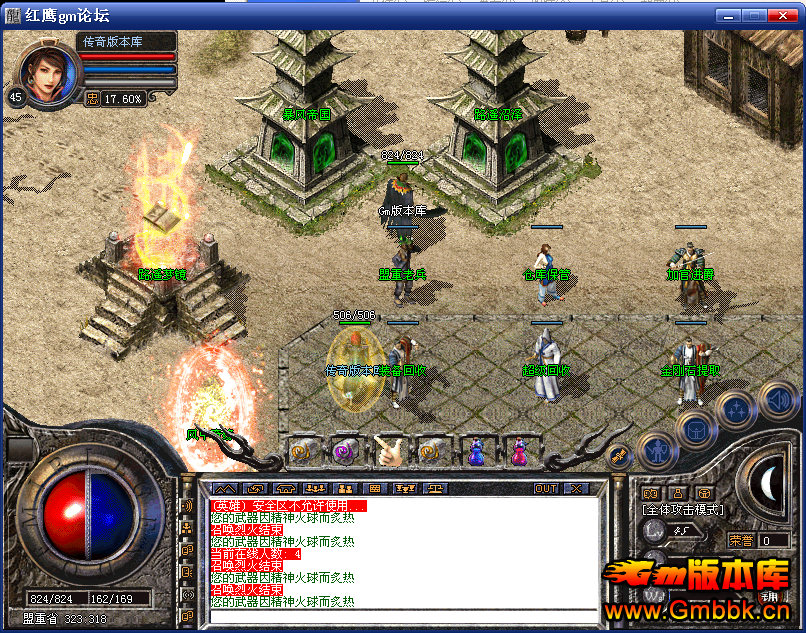Use the red potion bottle in the belt
Screen dimensions: 806x633
click(x=520, y=452)
